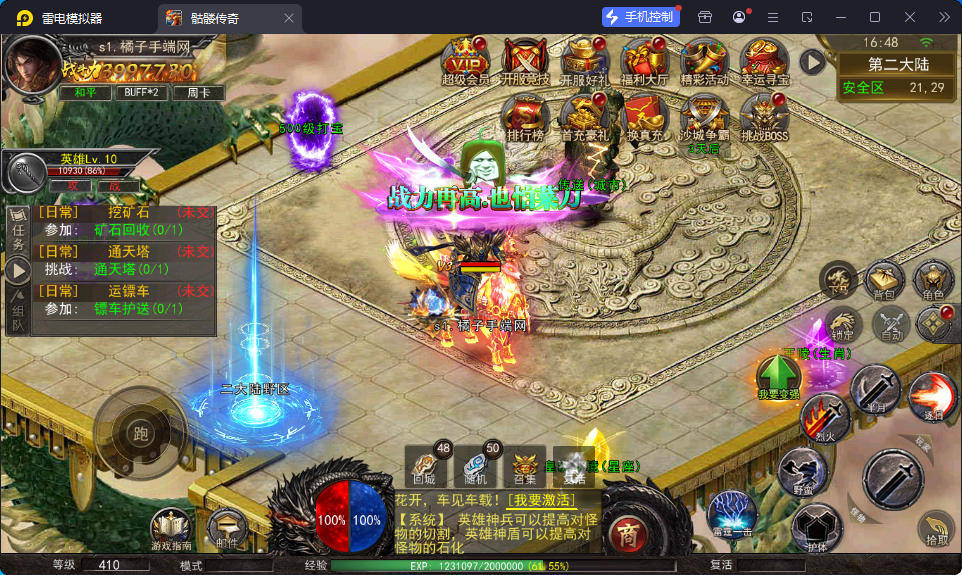Cast the 雷霆一击 lightning skill
Viewport: 962px width, 575px height.
pos(731,515)
